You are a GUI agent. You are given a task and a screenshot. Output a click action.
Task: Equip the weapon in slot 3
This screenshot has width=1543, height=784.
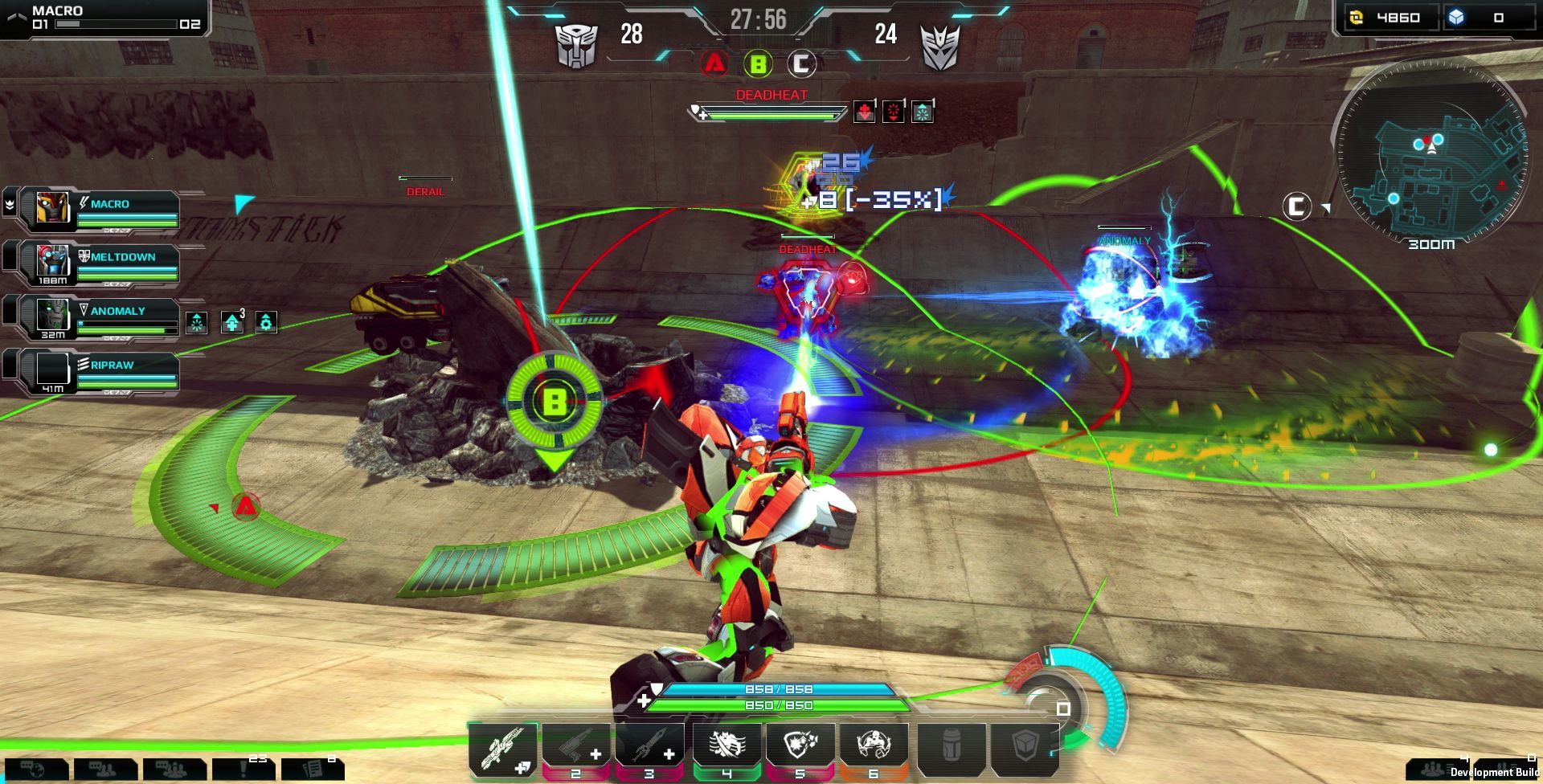[x=649, y=747]
